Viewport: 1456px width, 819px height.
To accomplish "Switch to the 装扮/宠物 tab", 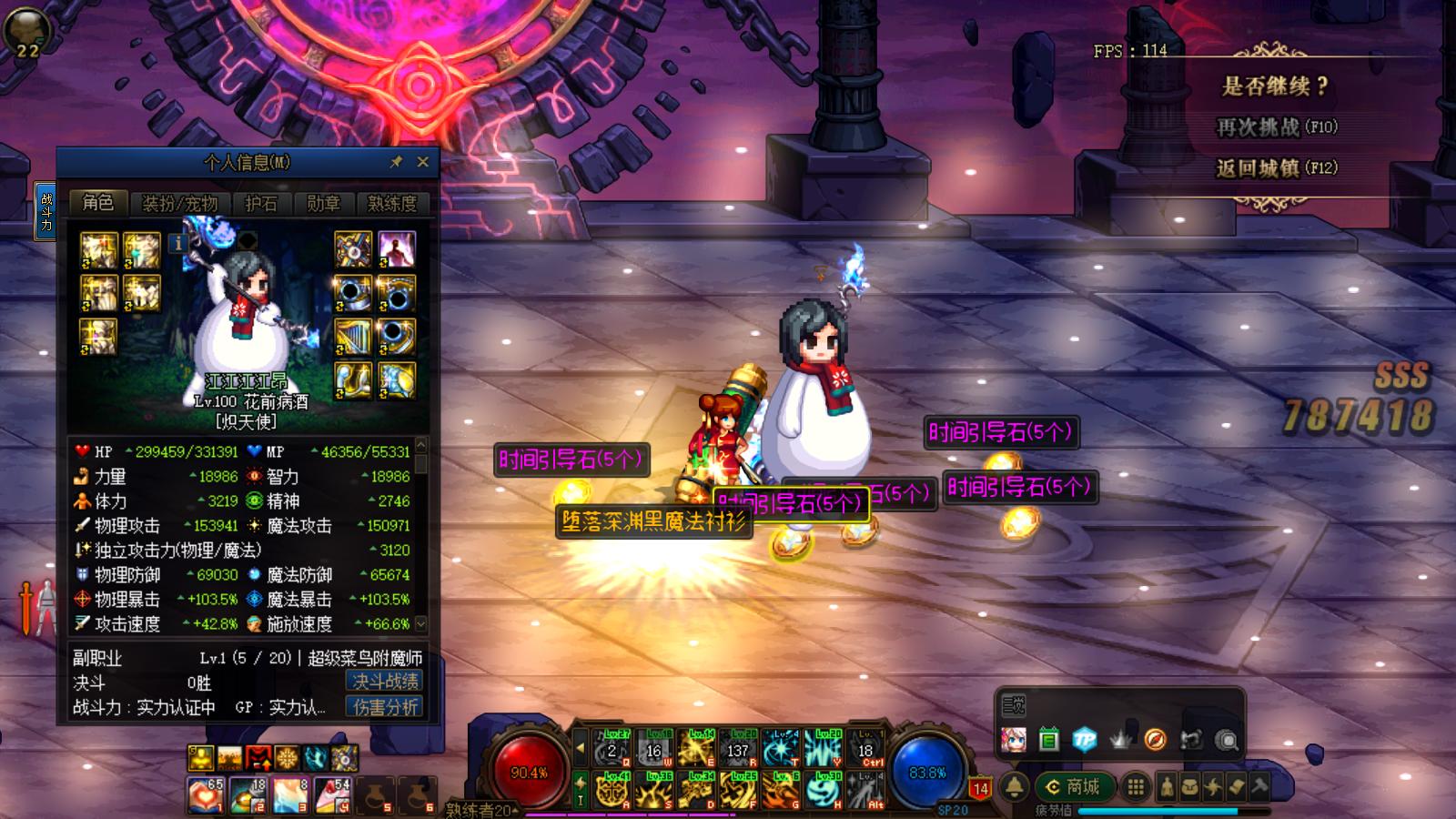I will 179,204.
